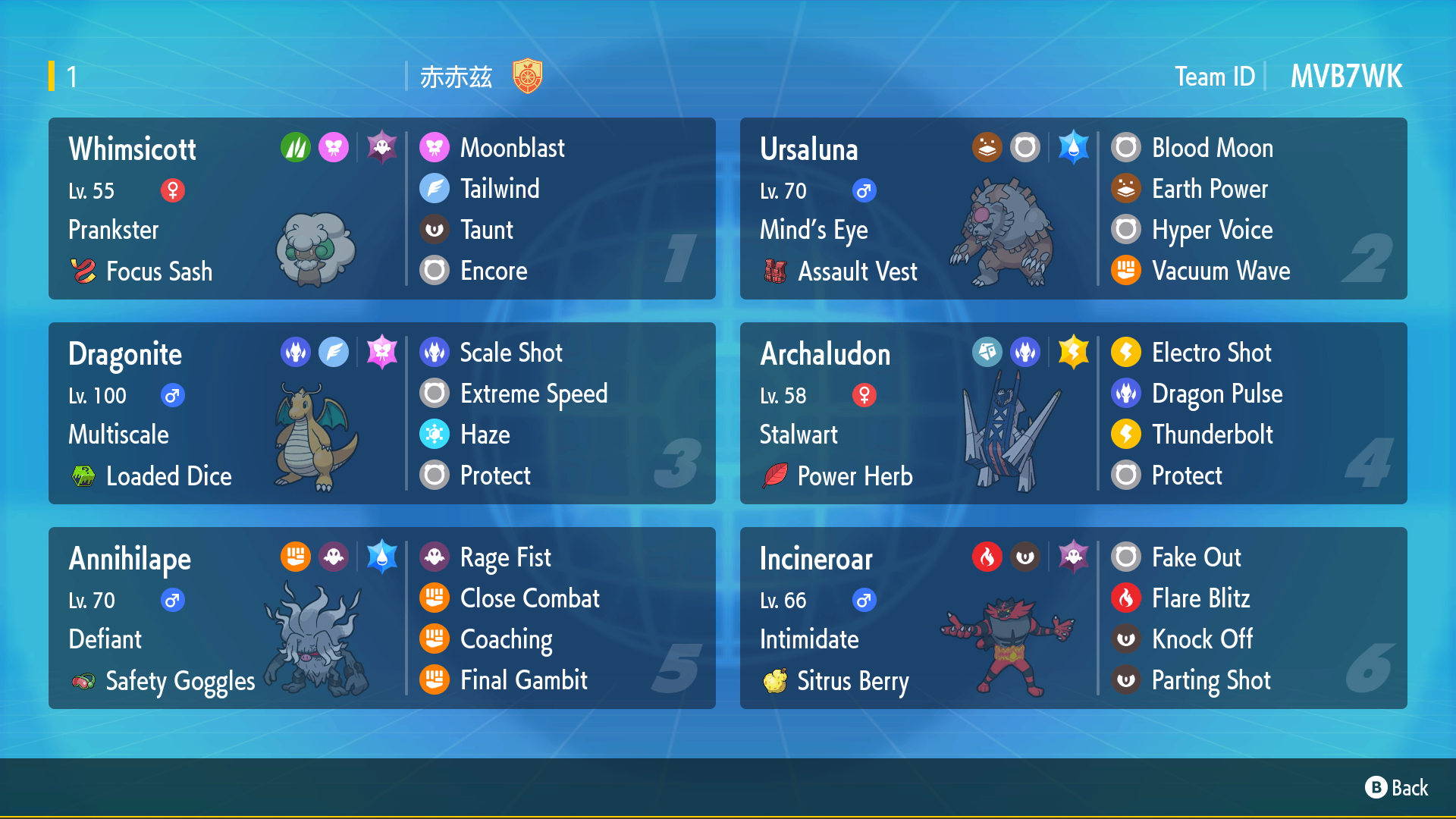Click Dragonite's Fairy Tera type icon
The width and height of the screenshot is (1456, 819).
pos(381,352)
